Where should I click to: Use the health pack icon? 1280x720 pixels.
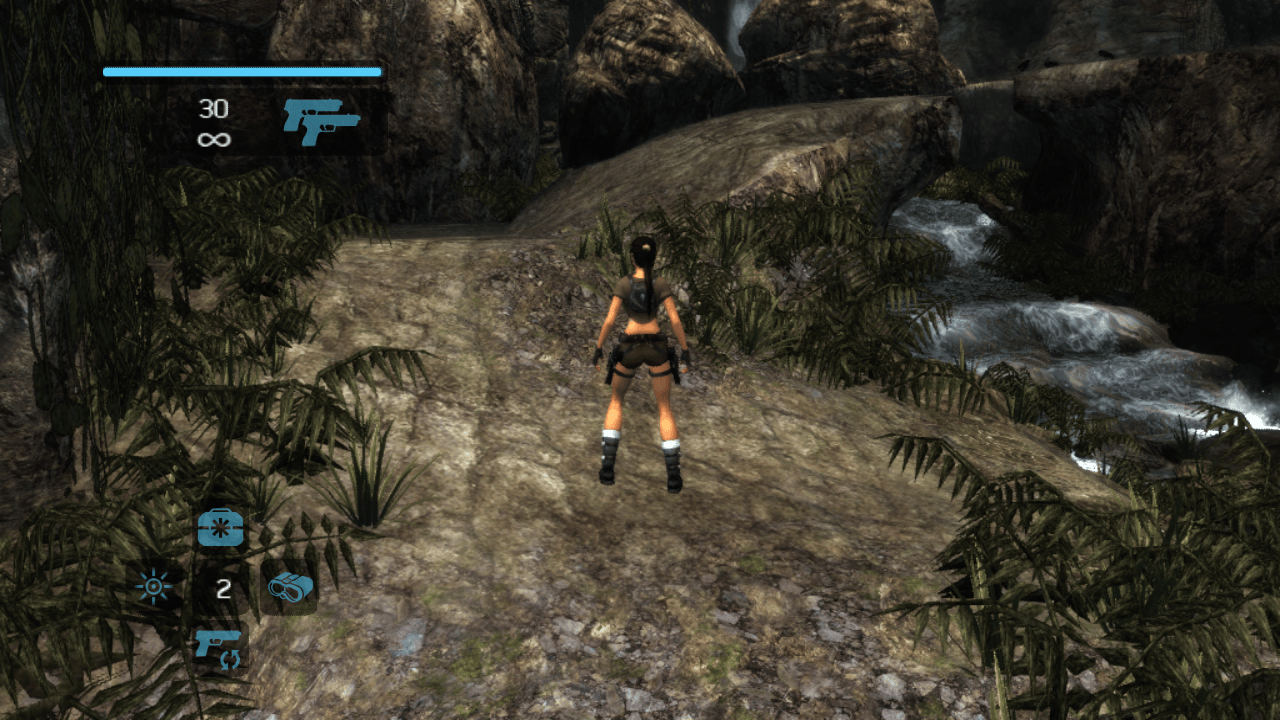coord(221,527)
